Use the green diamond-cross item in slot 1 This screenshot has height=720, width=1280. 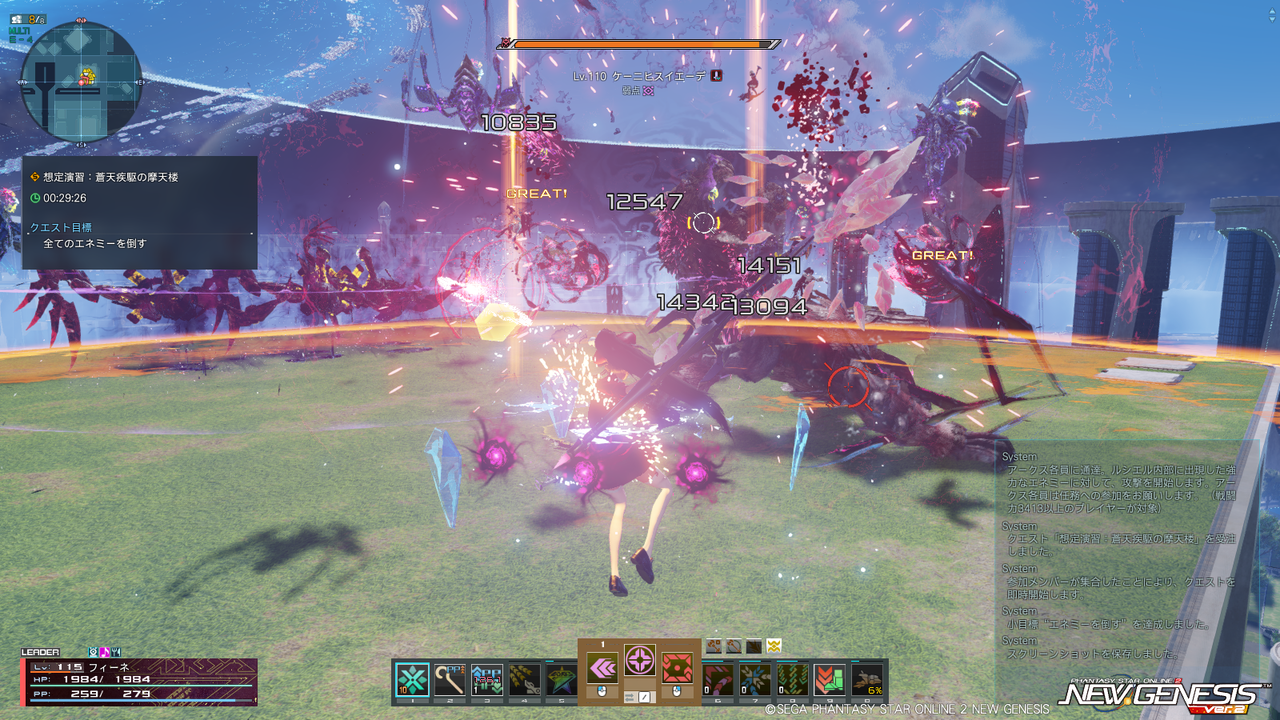[412, 679]
